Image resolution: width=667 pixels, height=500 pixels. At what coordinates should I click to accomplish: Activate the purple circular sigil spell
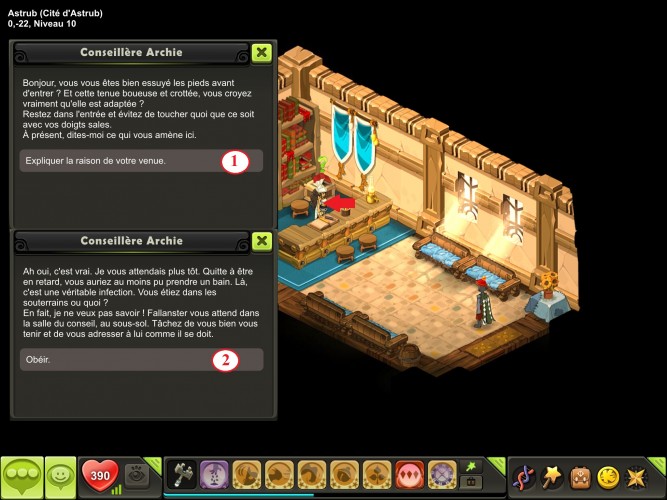point(441,474)
